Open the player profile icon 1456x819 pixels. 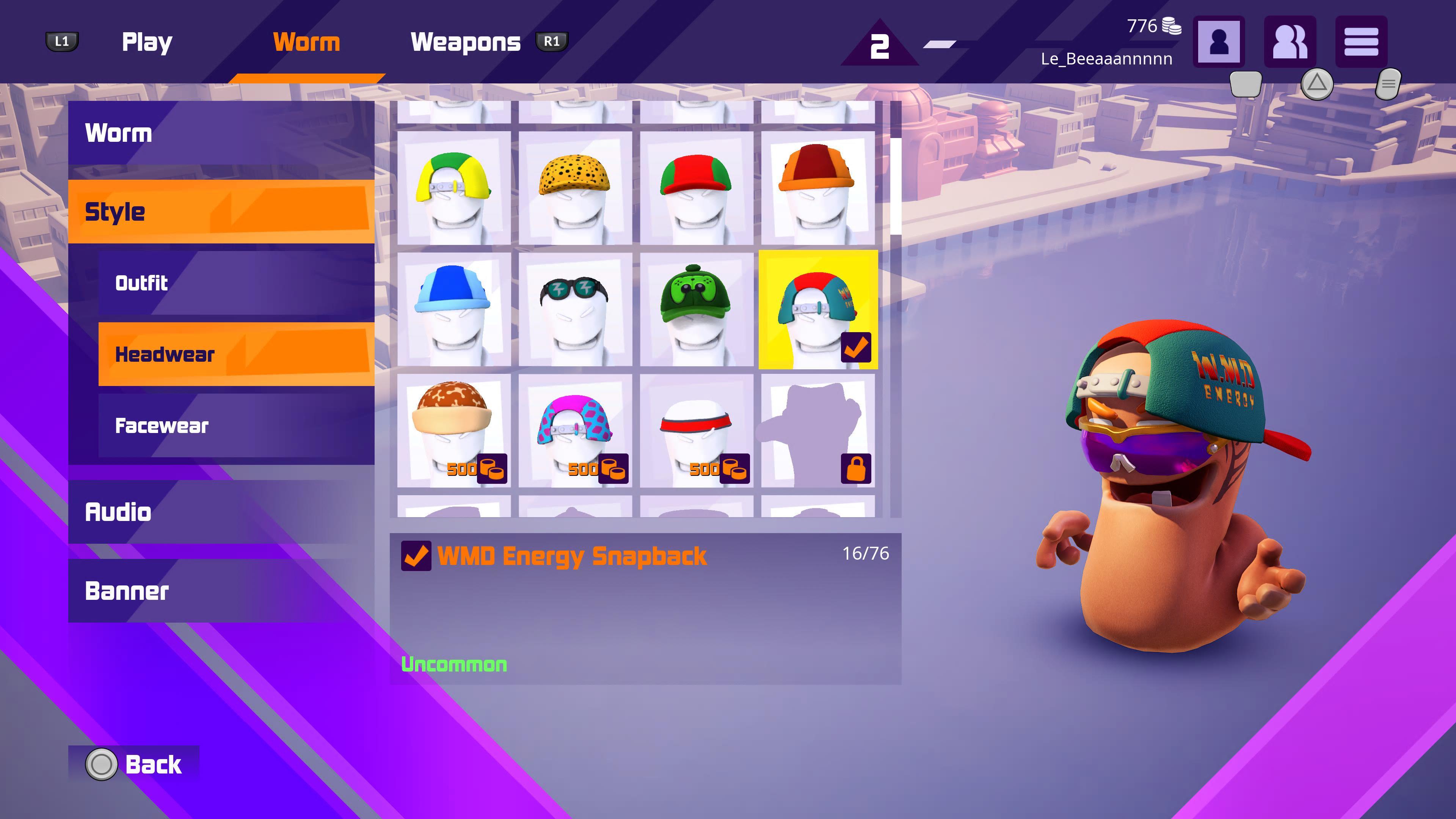tap(1219, 42)
